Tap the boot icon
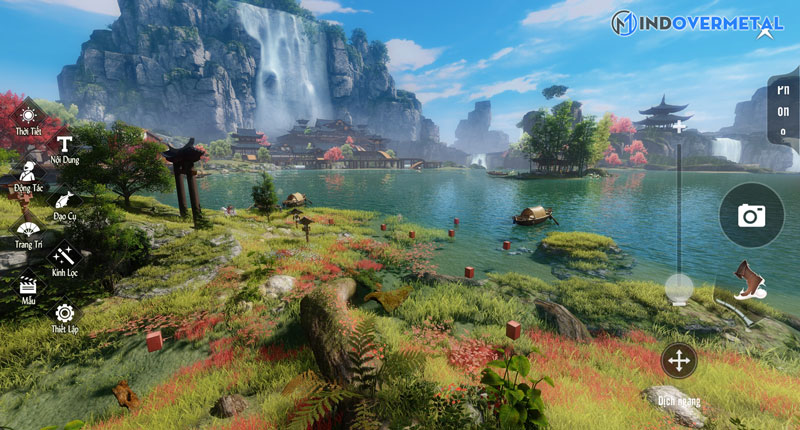 coord(748,280)
